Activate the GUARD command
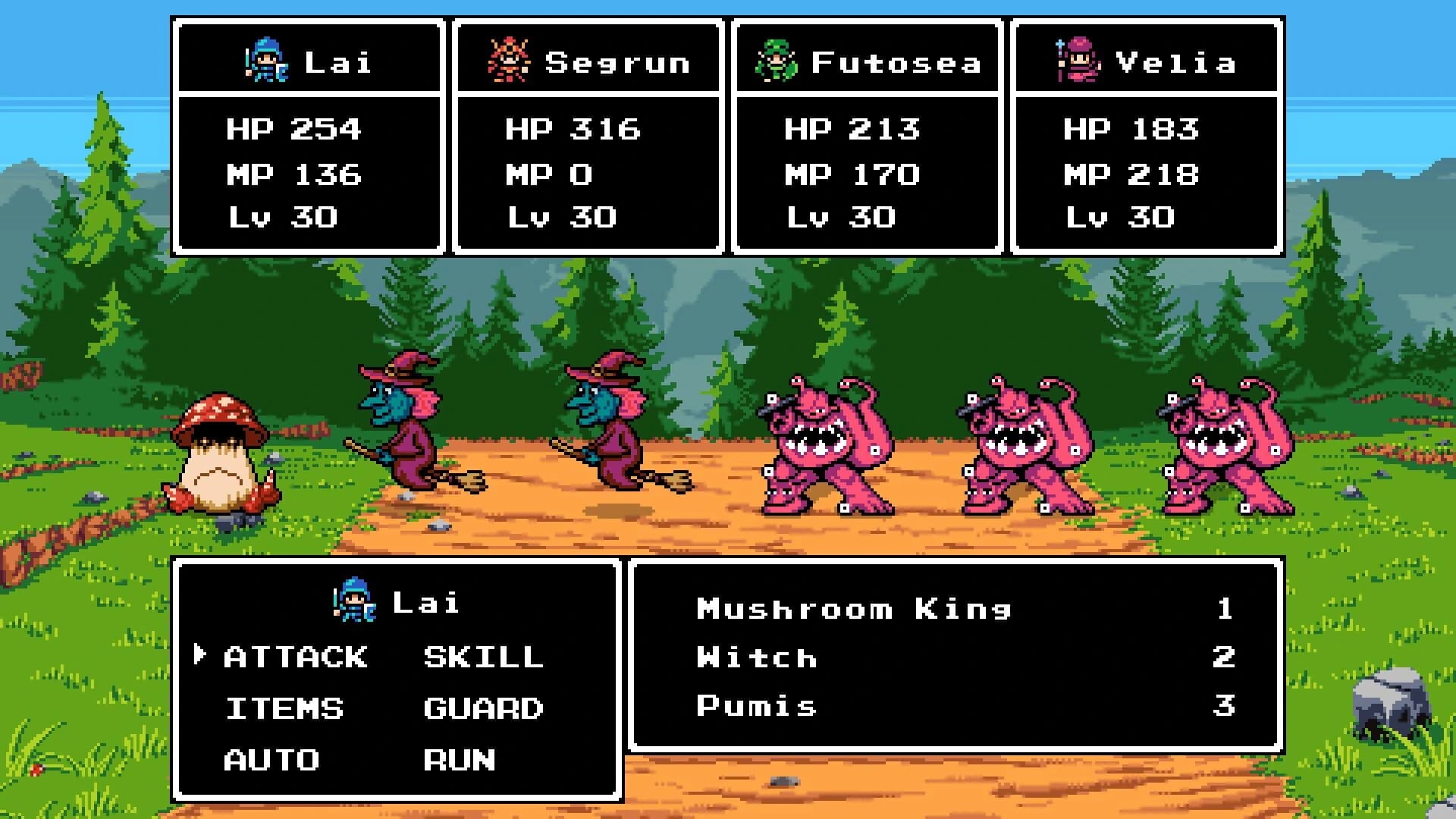Image resolution: width=1456 pixels, height=819 pixels. 483,708
